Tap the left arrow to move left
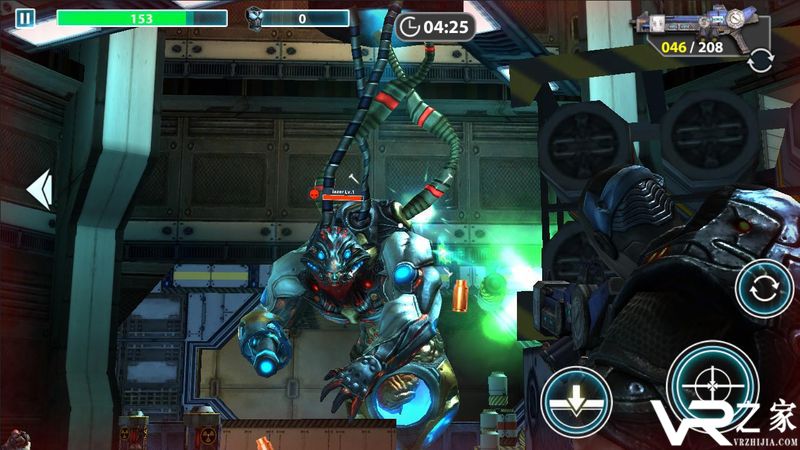The height and width of the screenshot is (450, 800). 40,189
